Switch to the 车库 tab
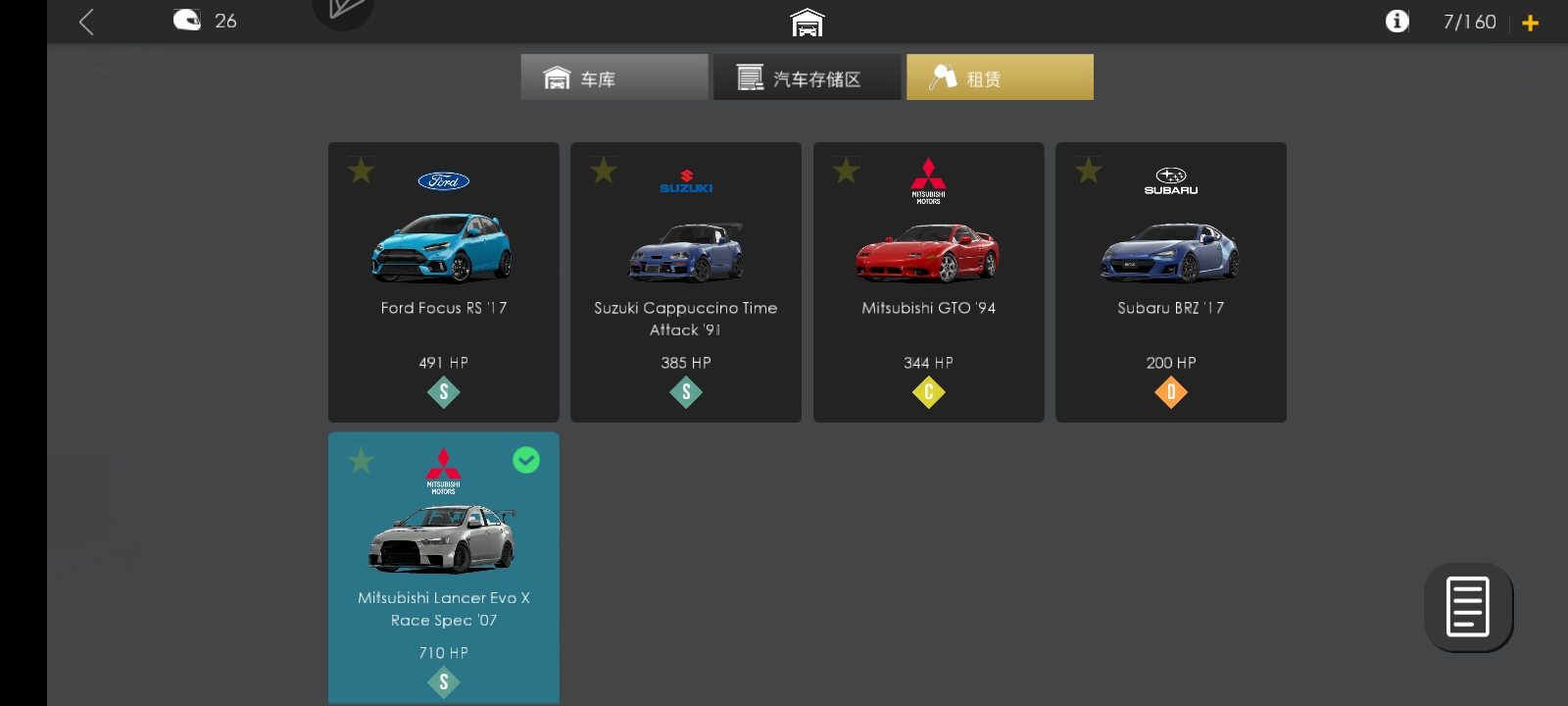This screenshot has height=706, width=1568. (613, 76)
